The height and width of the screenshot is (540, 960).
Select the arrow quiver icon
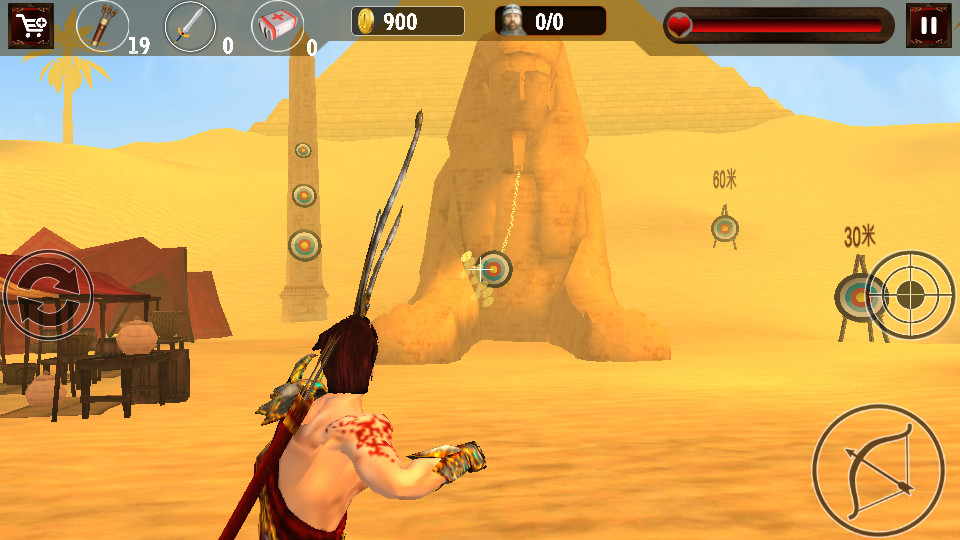point(102,26)
